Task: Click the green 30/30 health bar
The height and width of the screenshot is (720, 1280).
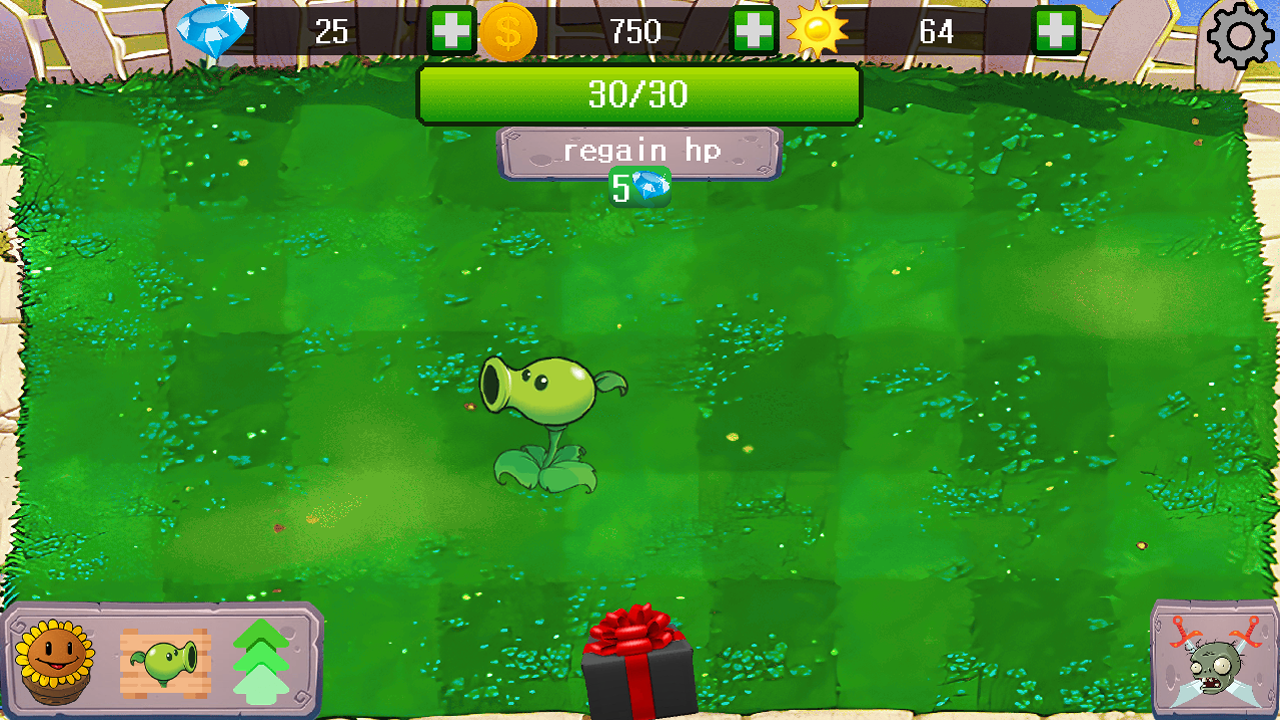Action: (x=639, y=94)
